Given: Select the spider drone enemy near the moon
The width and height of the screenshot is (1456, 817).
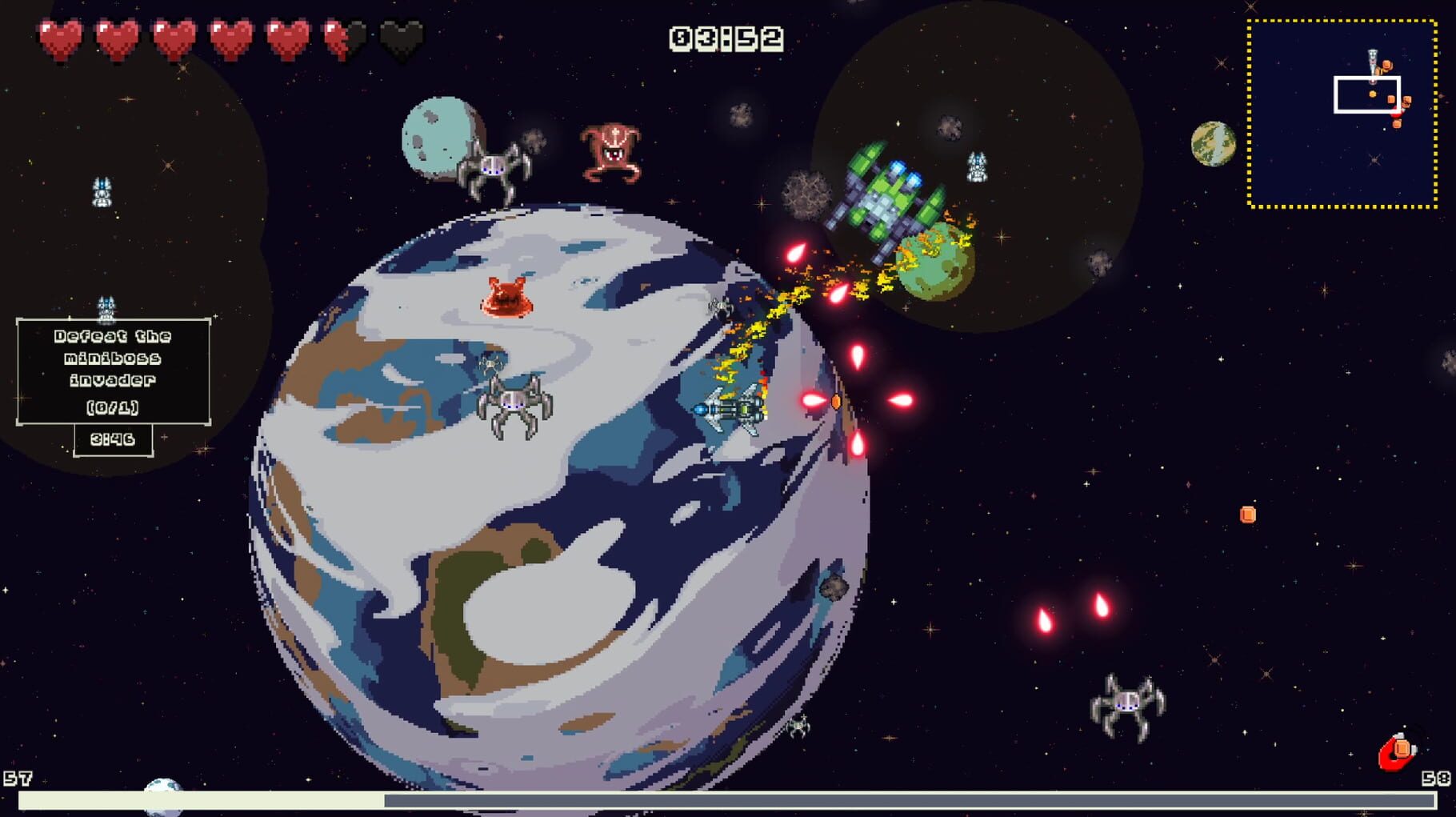Looking at the screenshot, I should 493,168.
